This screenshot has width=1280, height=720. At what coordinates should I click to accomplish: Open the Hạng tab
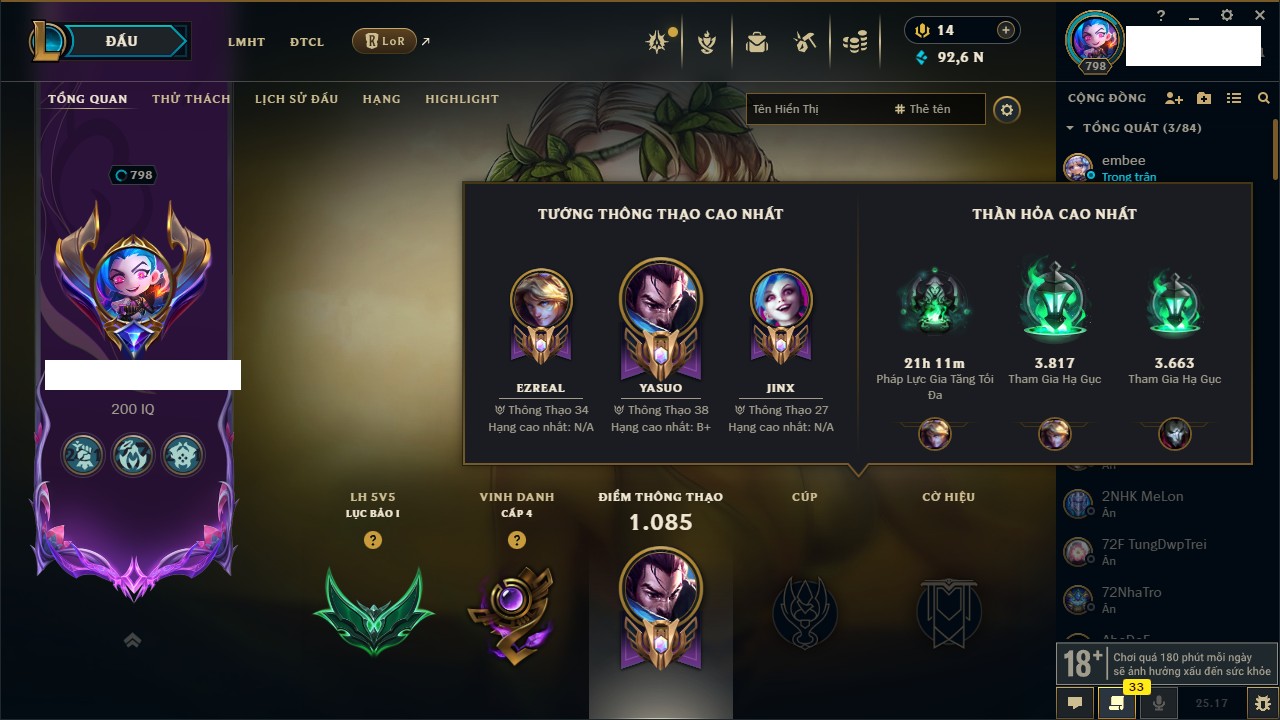tap(381, 99)
